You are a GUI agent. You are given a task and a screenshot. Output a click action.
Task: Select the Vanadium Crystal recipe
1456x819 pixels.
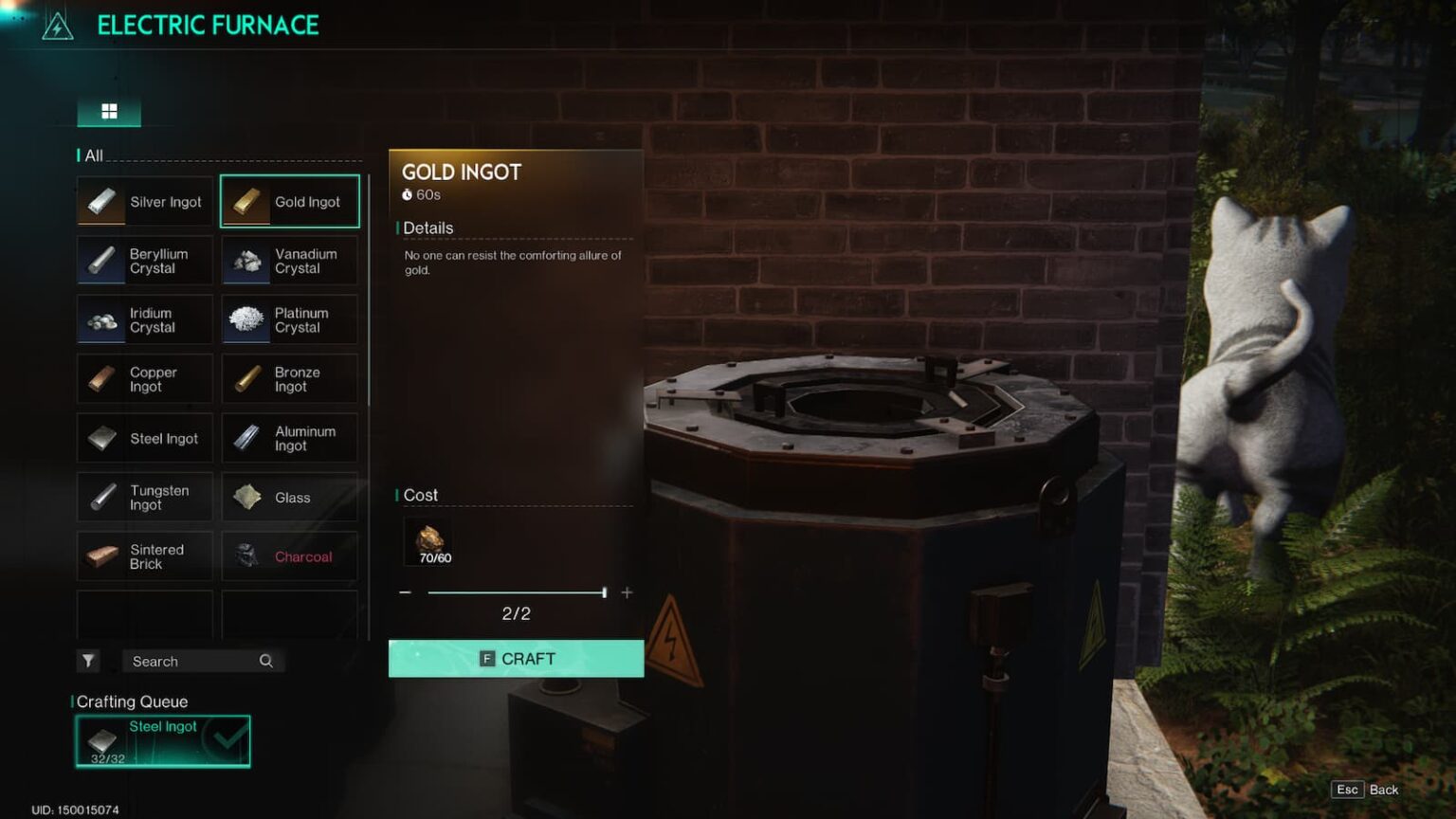coord(290,261)
